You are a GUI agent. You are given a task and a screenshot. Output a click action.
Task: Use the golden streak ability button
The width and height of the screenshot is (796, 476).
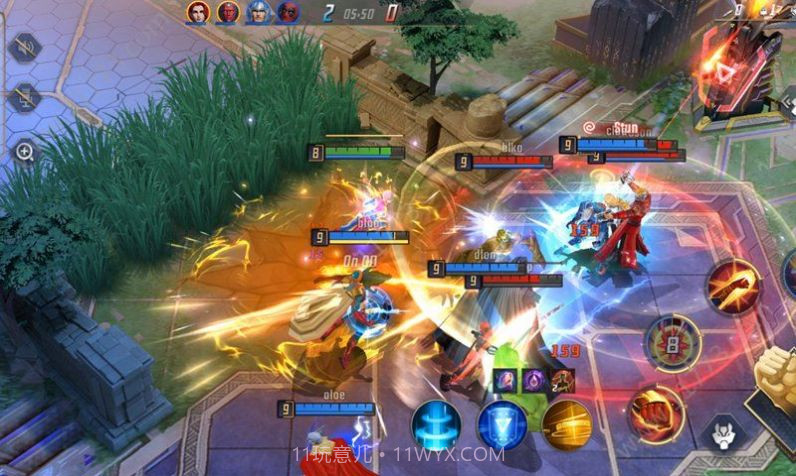coord(567,424)
